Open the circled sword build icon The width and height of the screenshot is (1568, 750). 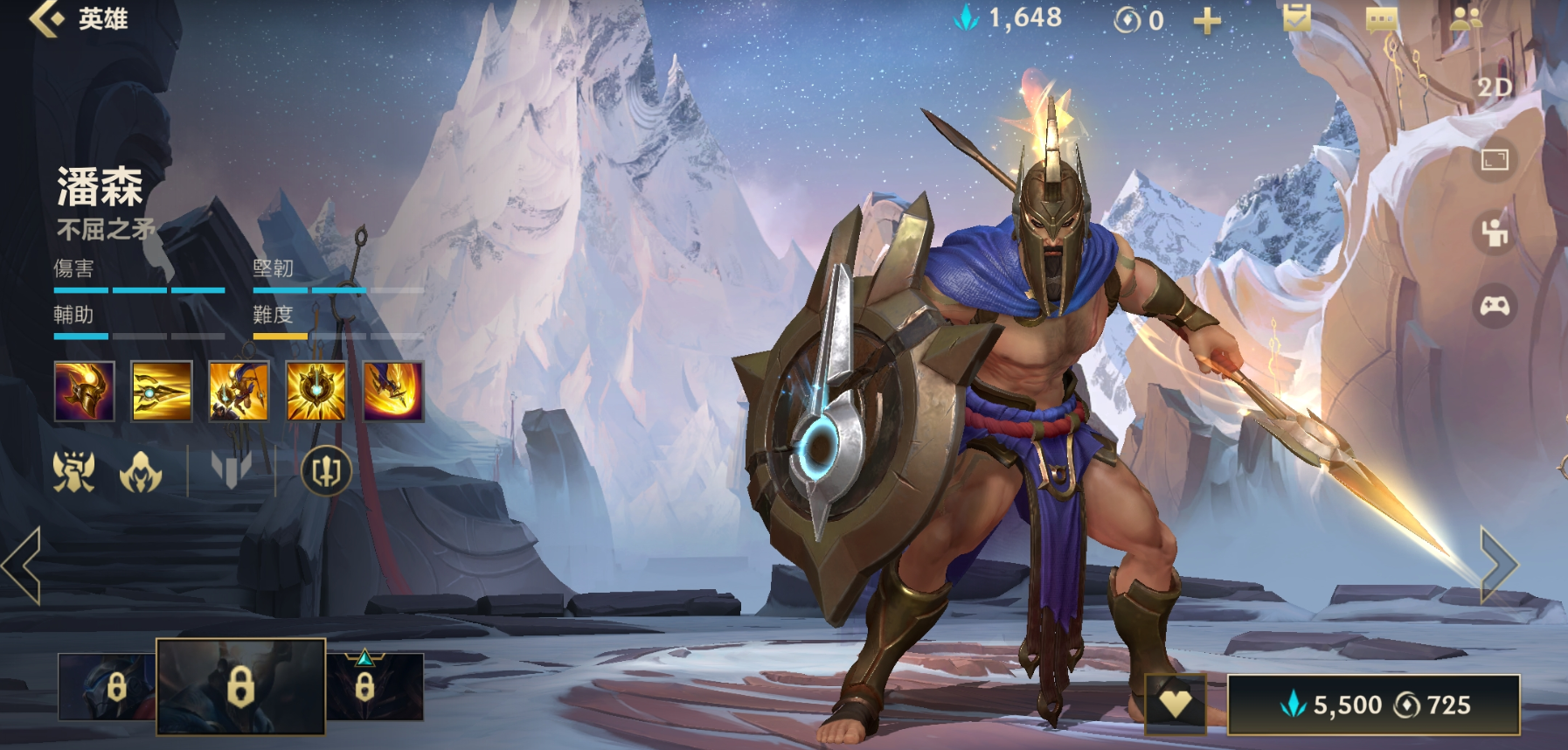[x=326, y=471]
